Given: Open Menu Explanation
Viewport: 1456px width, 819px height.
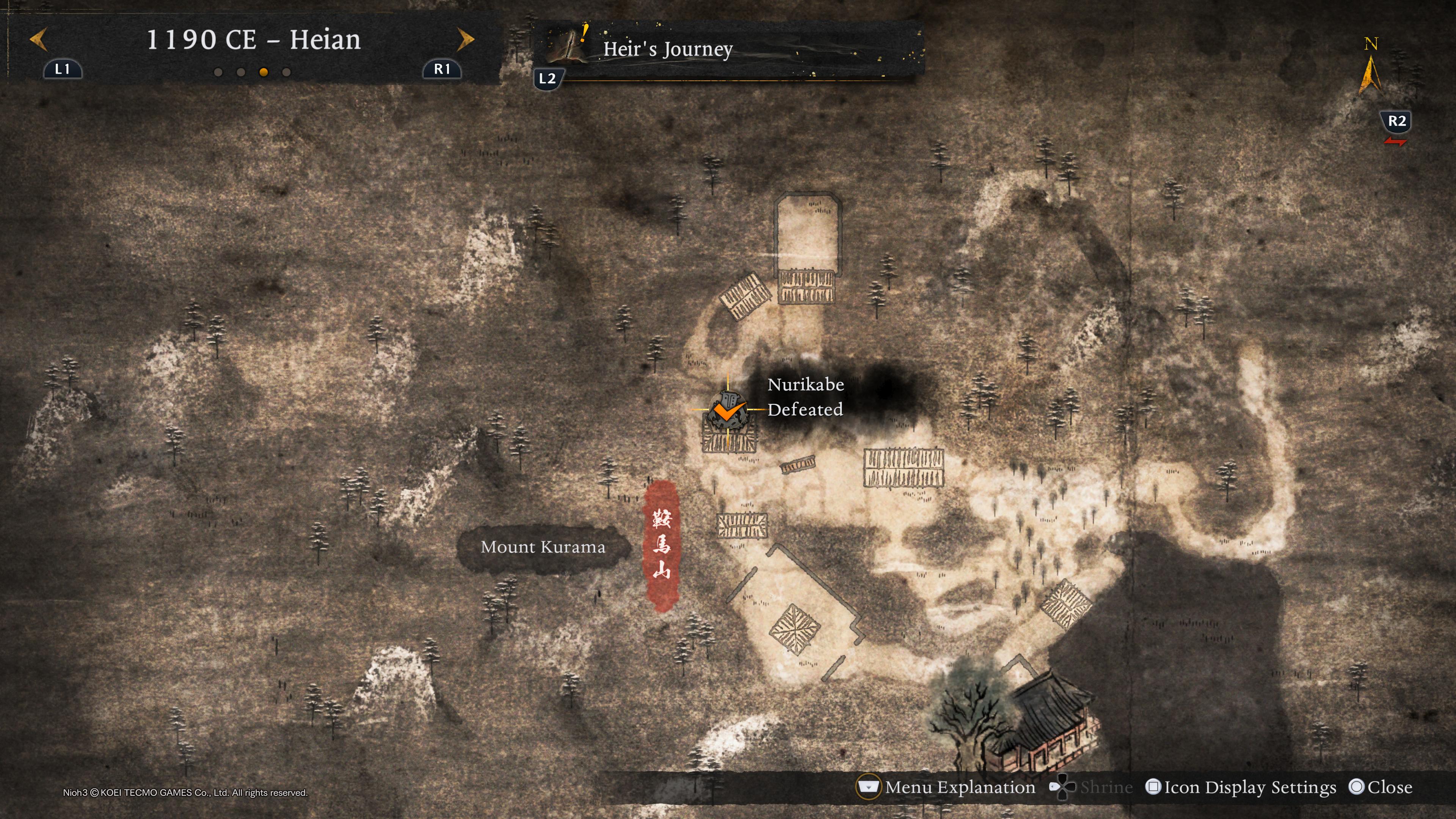Looking at the screenshot, I should pyautogui.click(x=959, y=787).
